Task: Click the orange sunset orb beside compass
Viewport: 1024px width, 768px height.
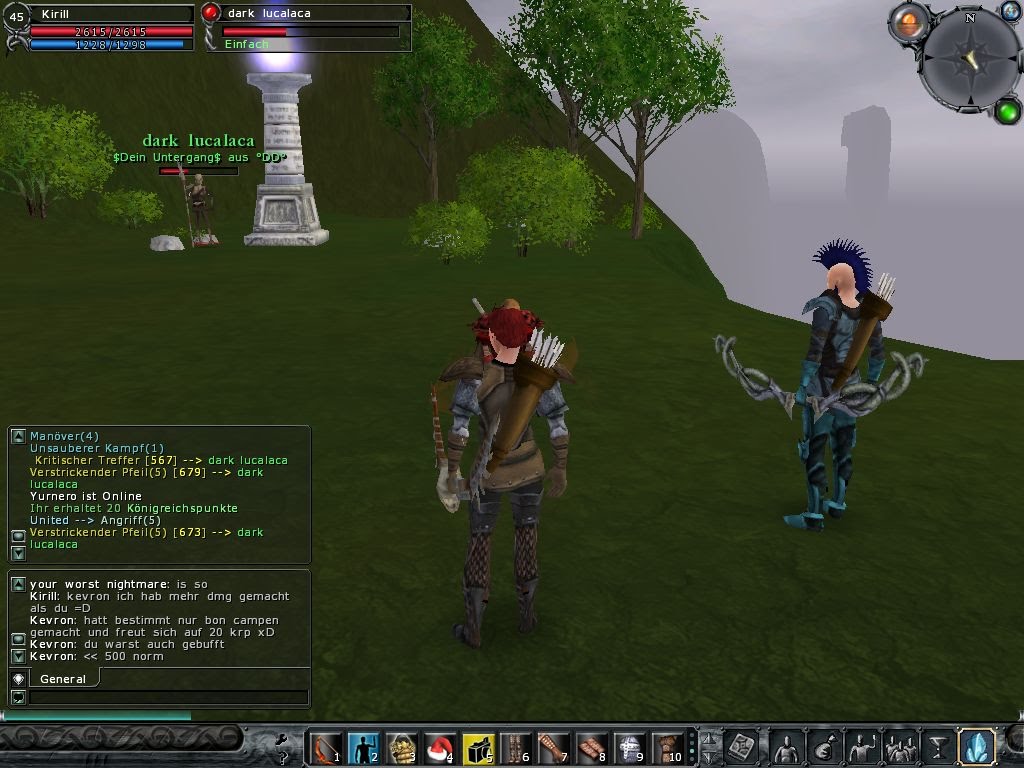Action: click(x=908, y=22)
